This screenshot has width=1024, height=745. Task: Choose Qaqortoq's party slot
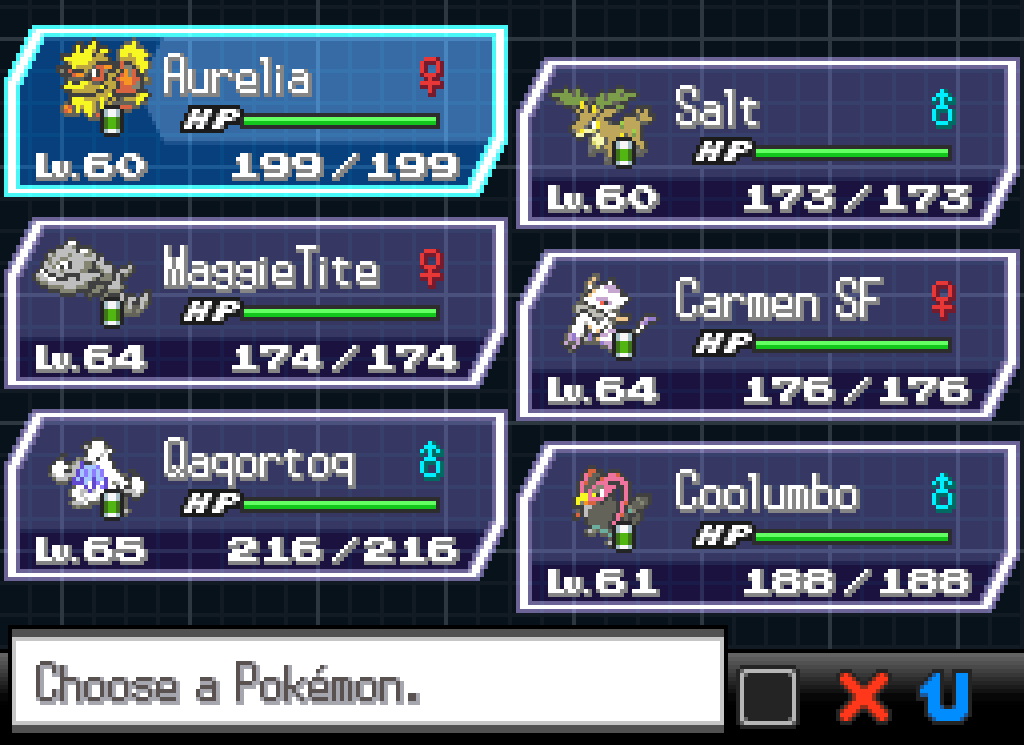pos(256,496)
